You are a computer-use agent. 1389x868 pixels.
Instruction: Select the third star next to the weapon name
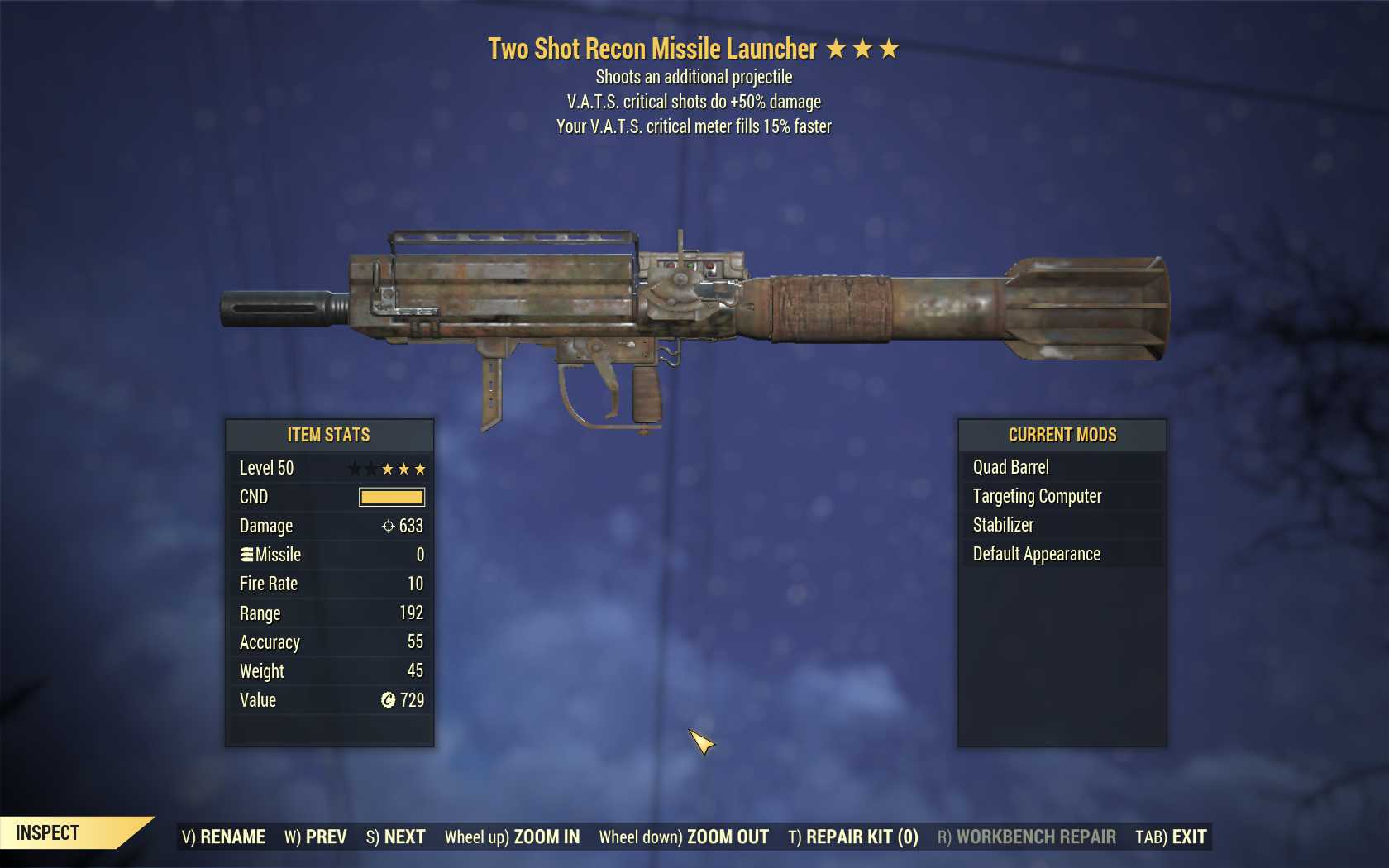click(x=889, y=48)
